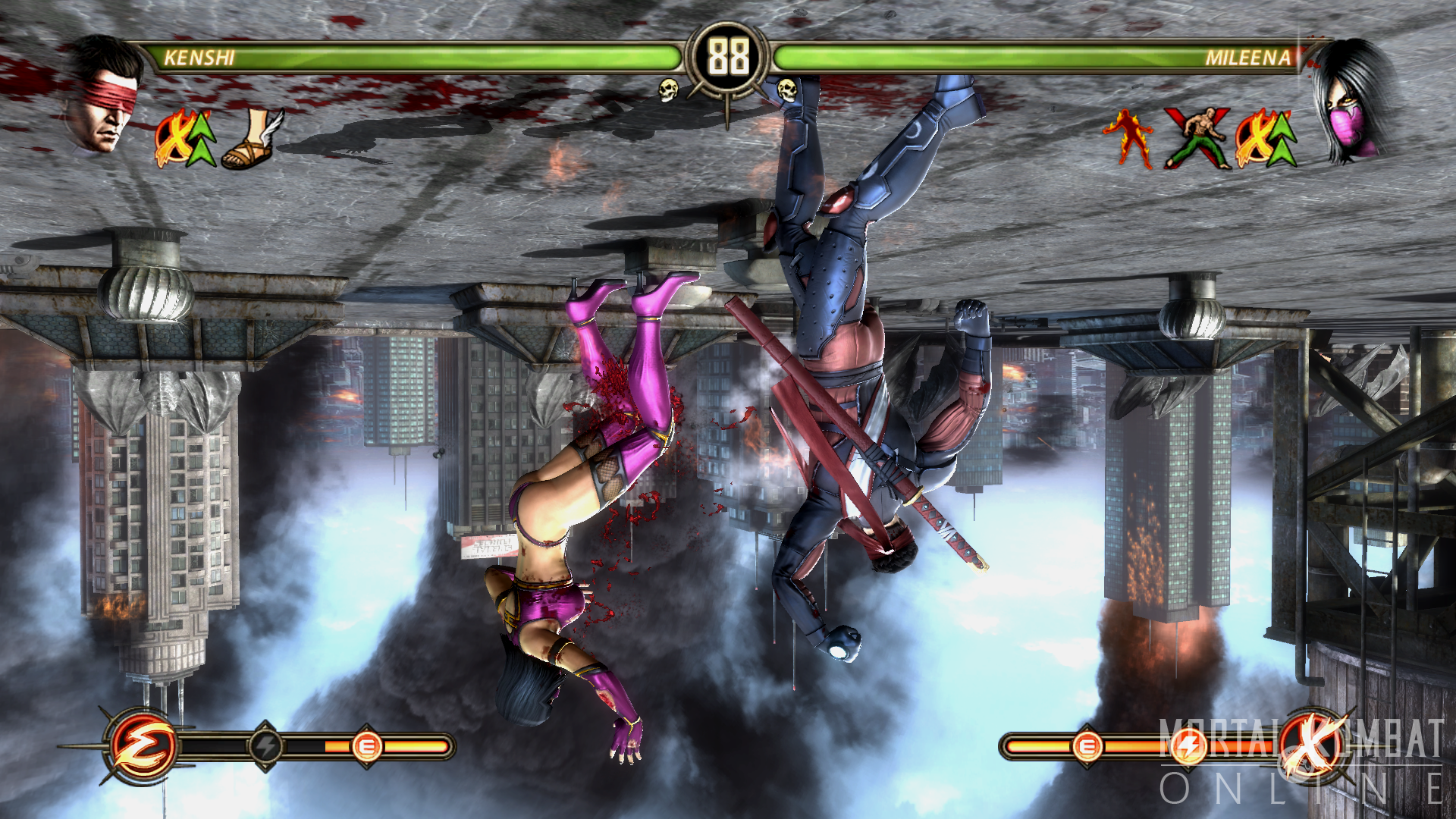The image size is (1456, 819).
Task: Click the dragon emblem on Kenshi's super meter
Action: [x=142, y=746]
